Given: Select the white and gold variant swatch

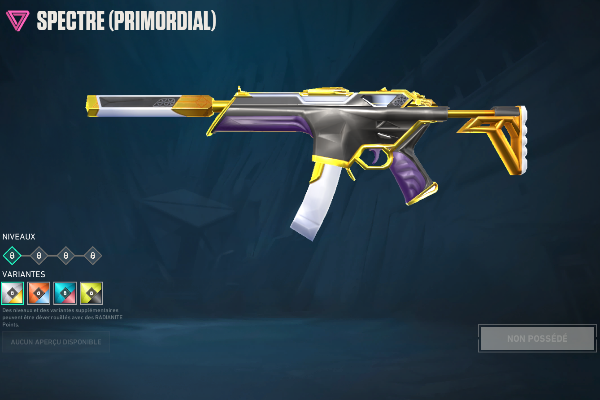Looking at the screenshot, I should 12,293.
